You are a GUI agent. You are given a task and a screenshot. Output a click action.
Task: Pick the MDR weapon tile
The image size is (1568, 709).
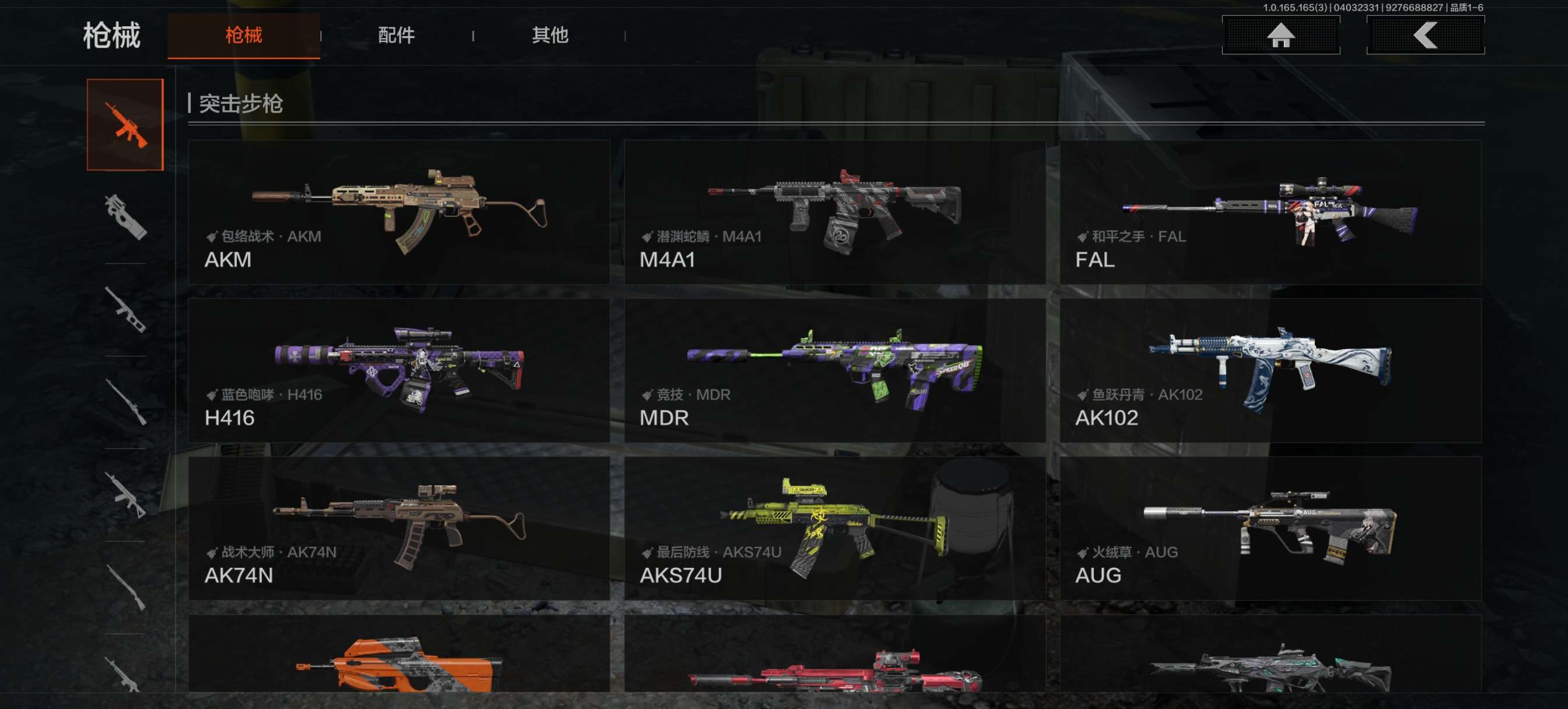pos(835,370)
